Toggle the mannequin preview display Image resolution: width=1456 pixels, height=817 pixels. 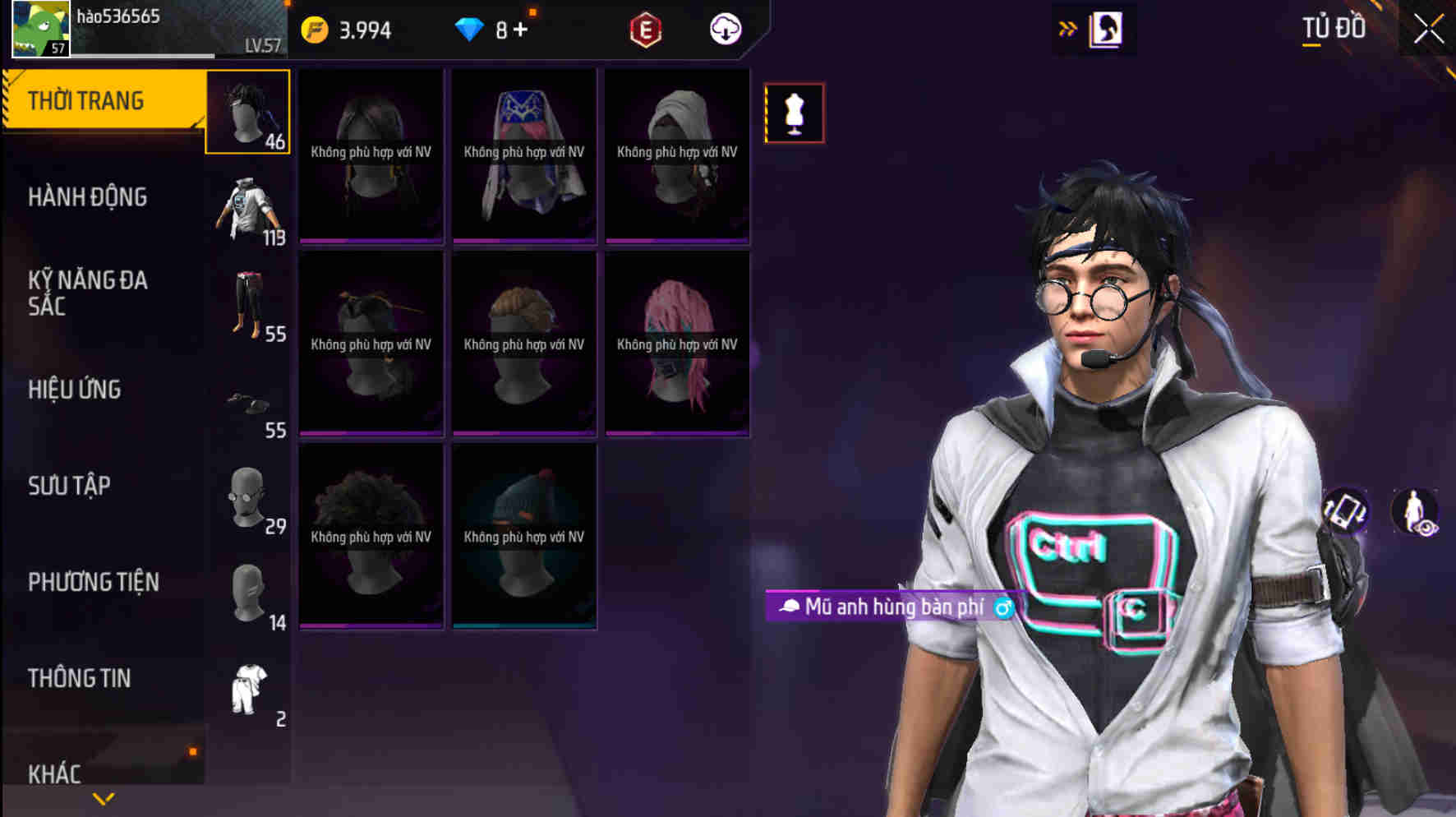pos(793,113)
